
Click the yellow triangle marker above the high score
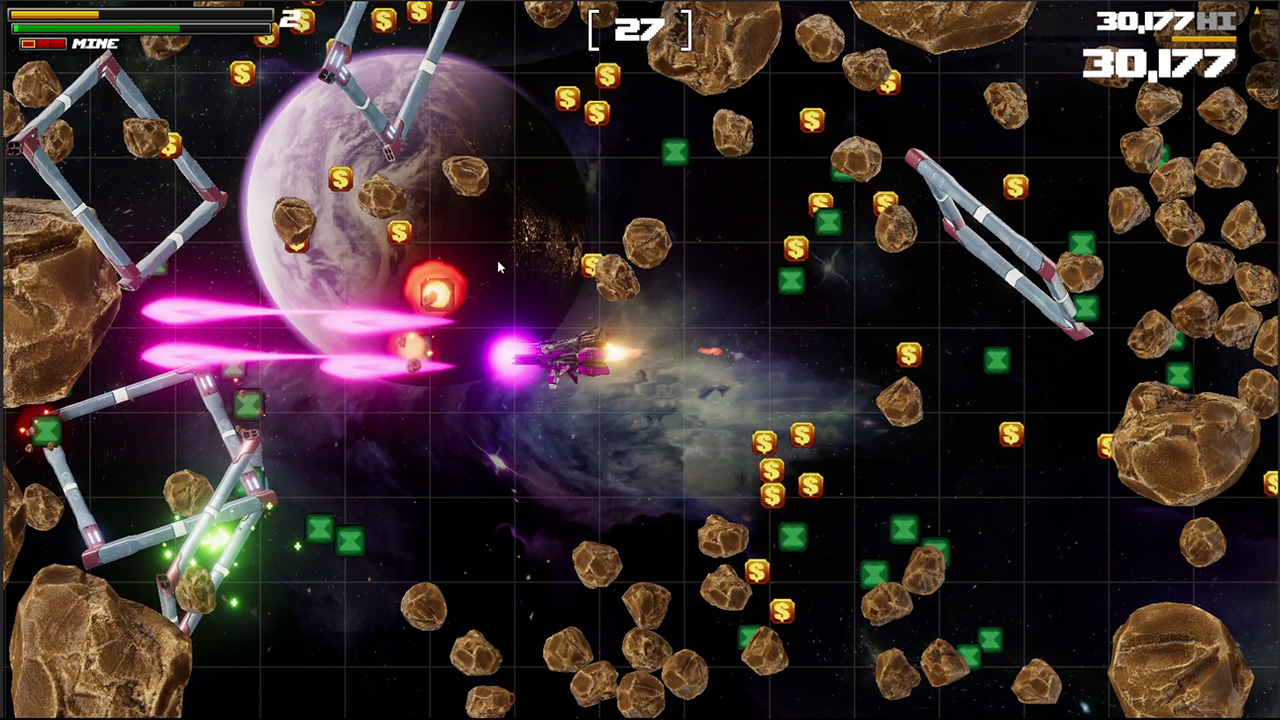point(1256,8)
